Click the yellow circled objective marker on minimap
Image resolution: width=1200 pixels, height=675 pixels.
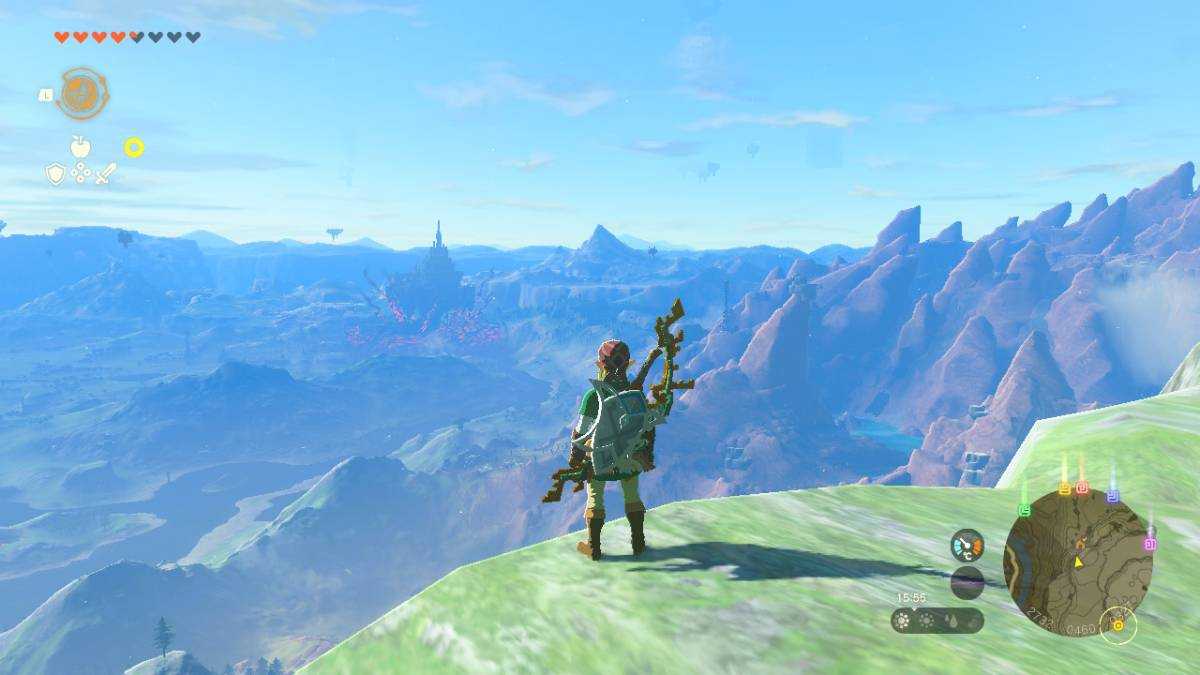[1118, 625]
